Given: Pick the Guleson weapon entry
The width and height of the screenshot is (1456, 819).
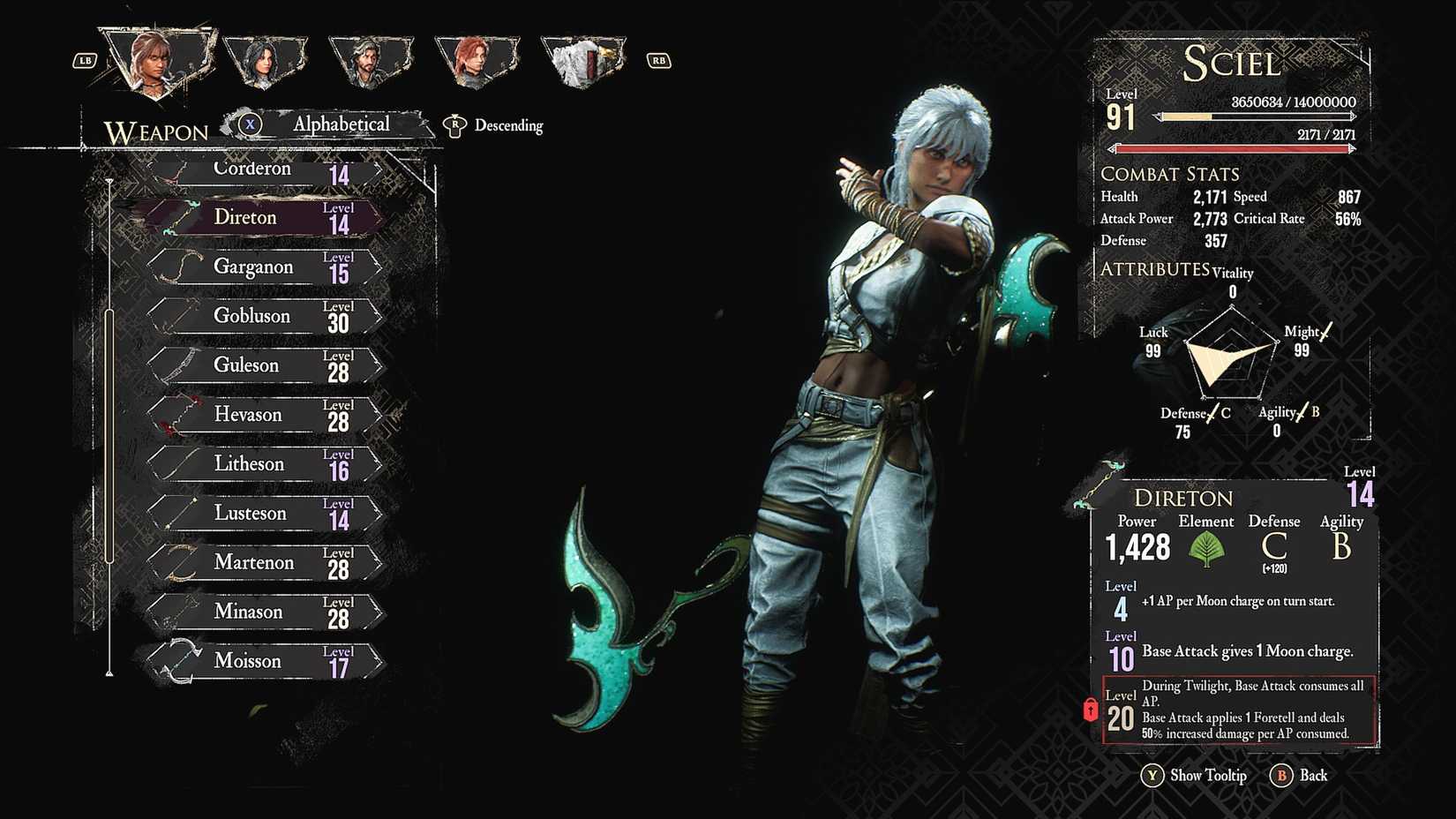Looking at the screenshot, I should coord(265,366).
